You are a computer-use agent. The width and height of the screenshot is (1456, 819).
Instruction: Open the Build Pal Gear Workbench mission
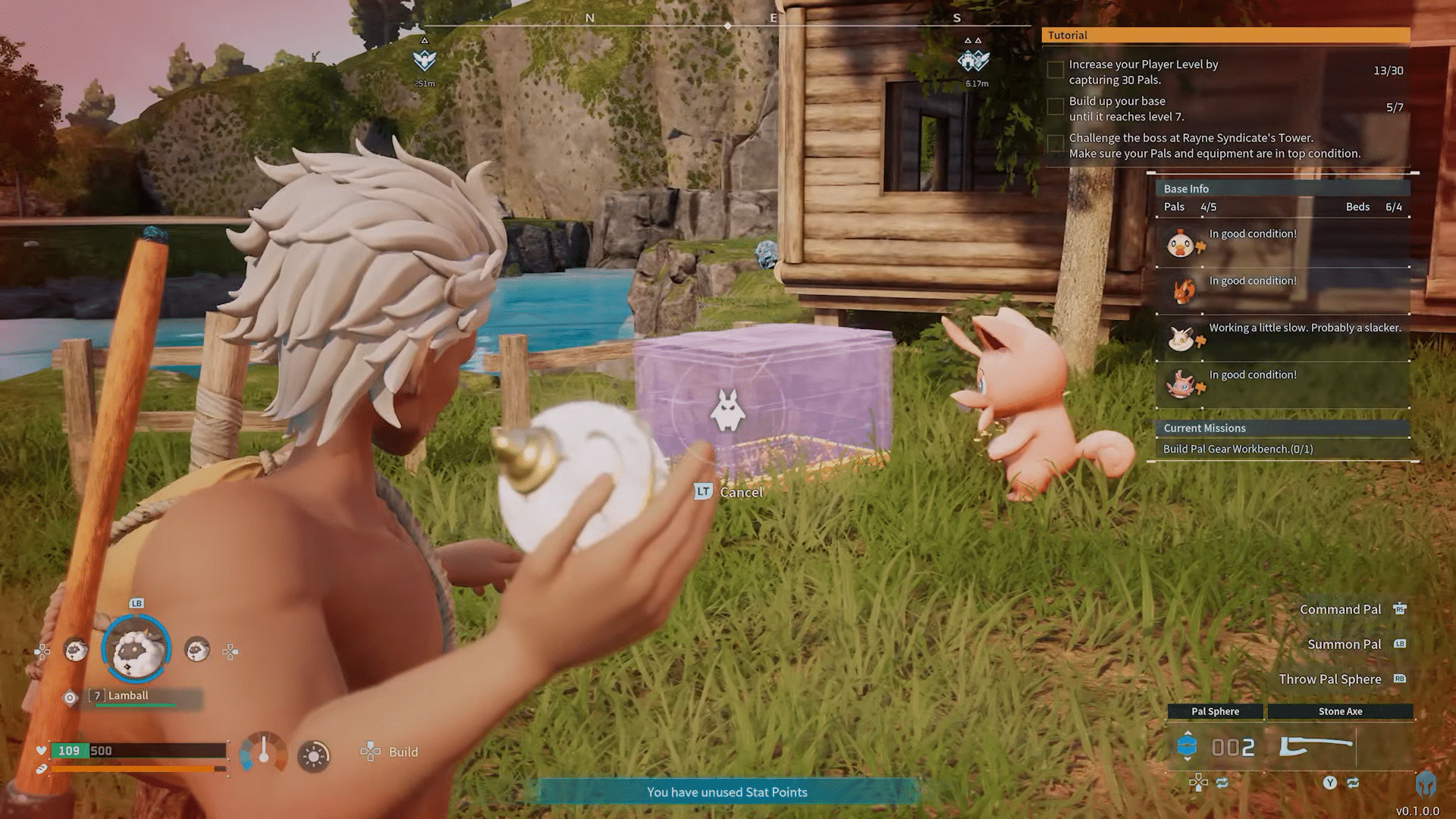1238,449
